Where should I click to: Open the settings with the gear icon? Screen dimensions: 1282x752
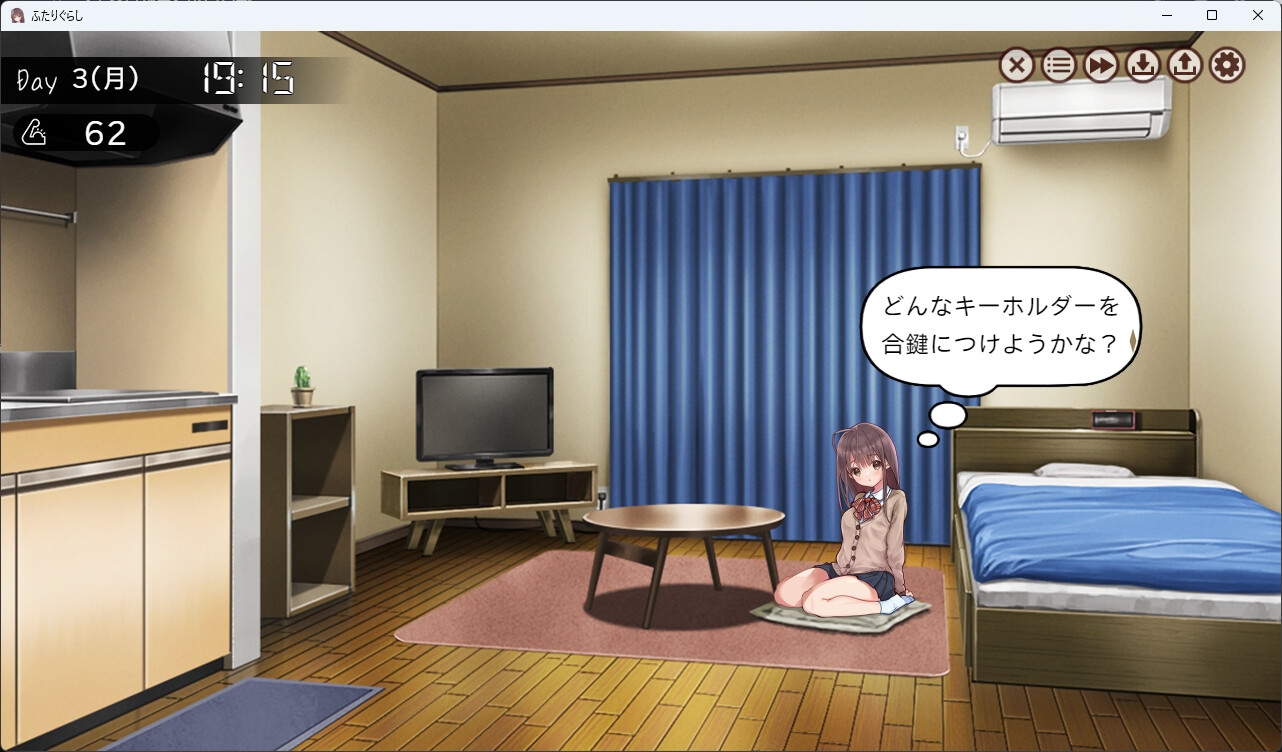(x=1226, y=65)
